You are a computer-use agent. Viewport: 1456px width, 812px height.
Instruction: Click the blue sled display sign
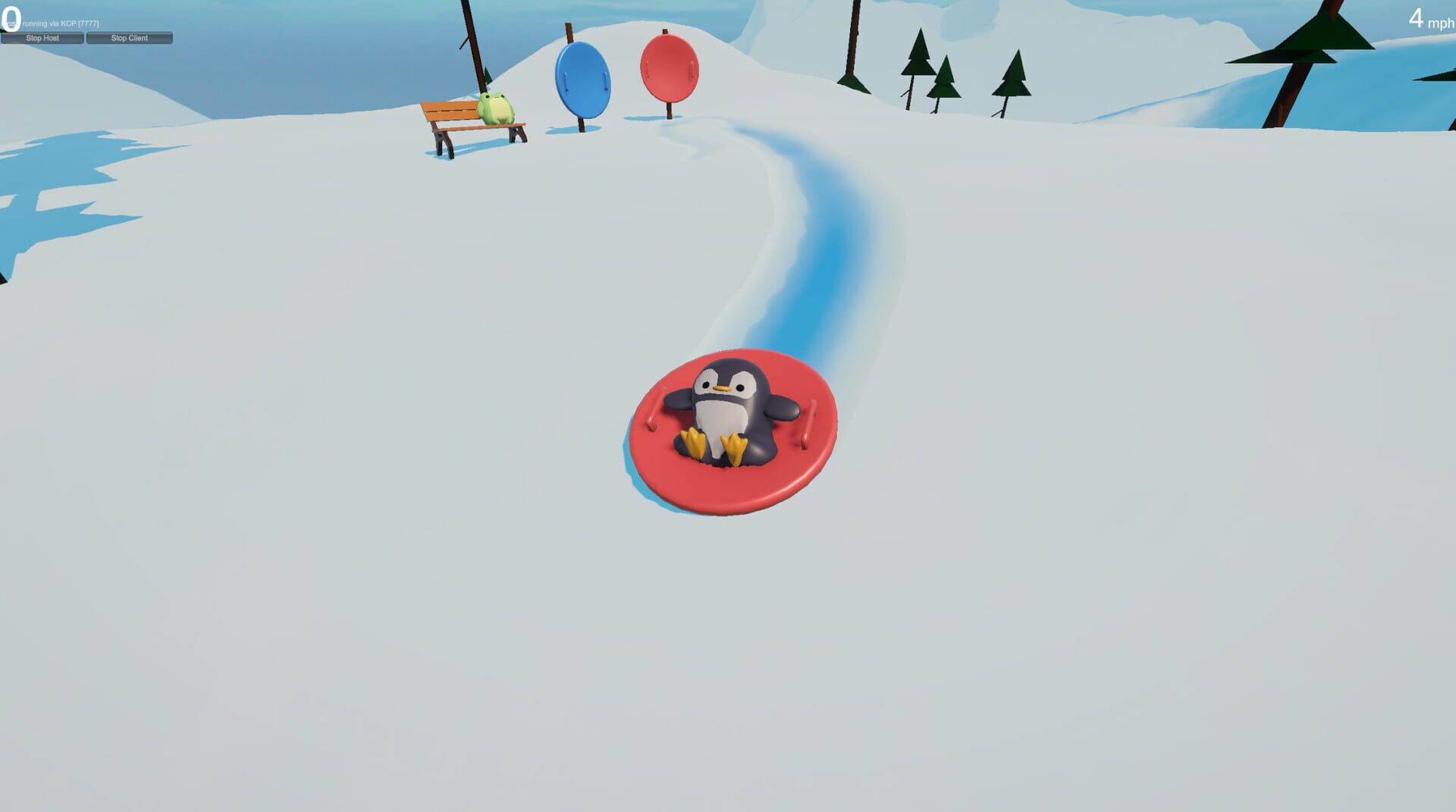coord(582,76)
